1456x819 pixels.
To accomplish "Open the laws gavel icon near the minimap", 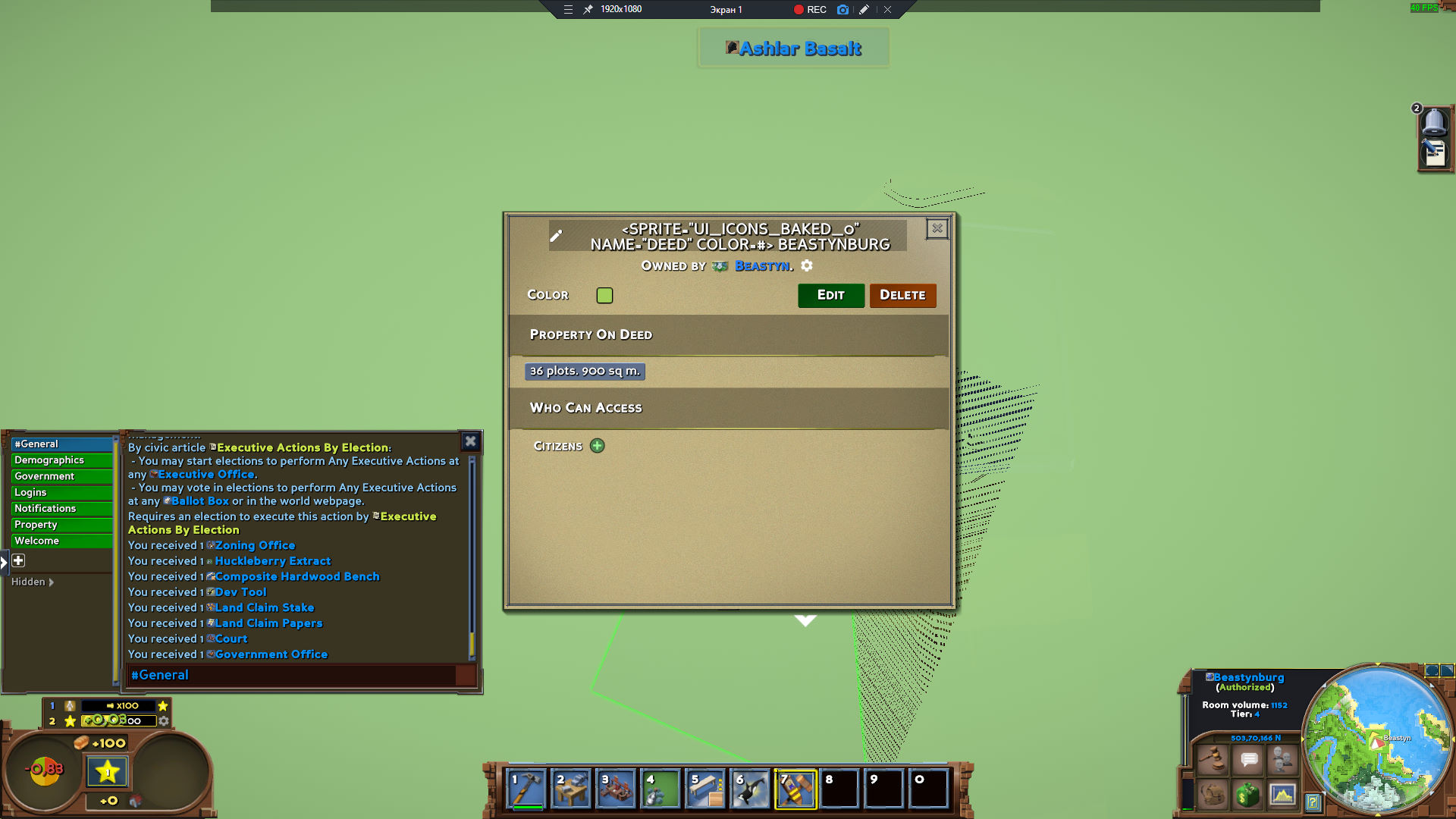I will point(1212,758).
